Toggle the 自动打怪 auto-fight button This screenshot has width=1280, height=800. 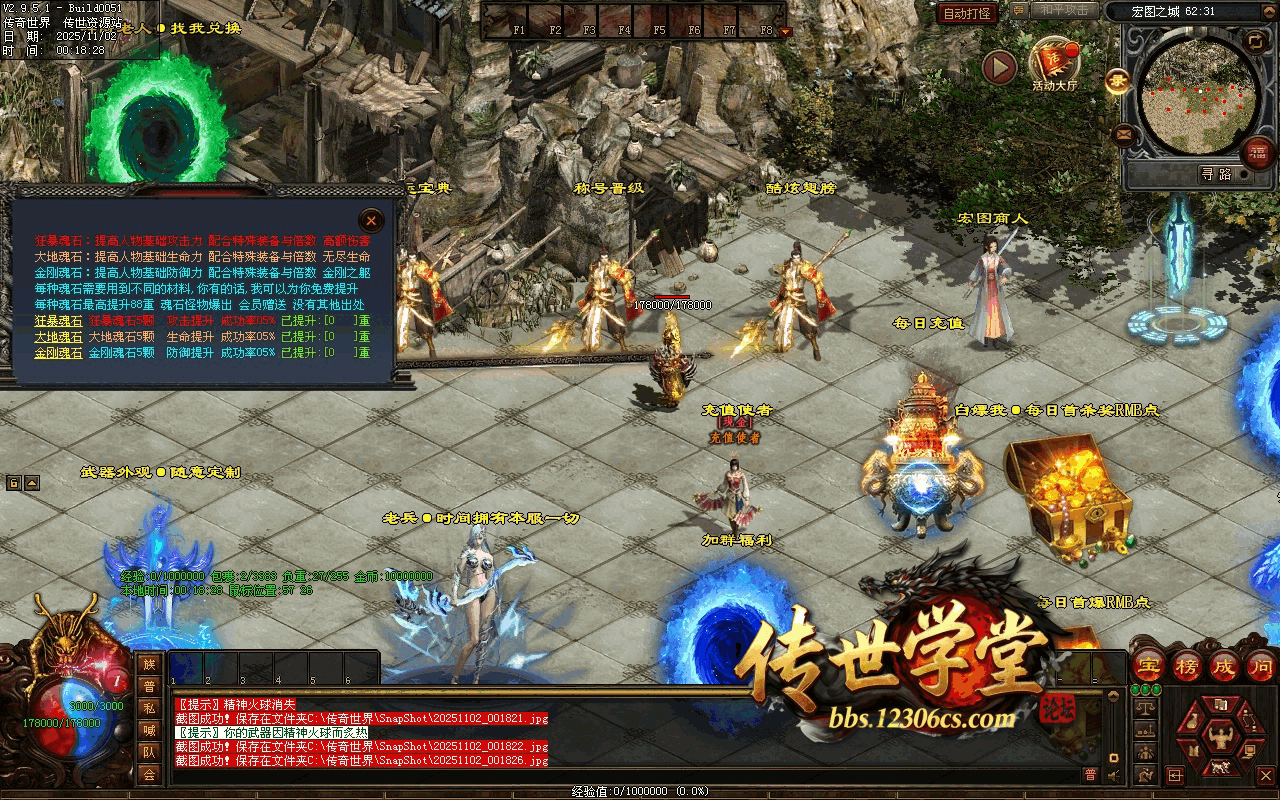968,13
